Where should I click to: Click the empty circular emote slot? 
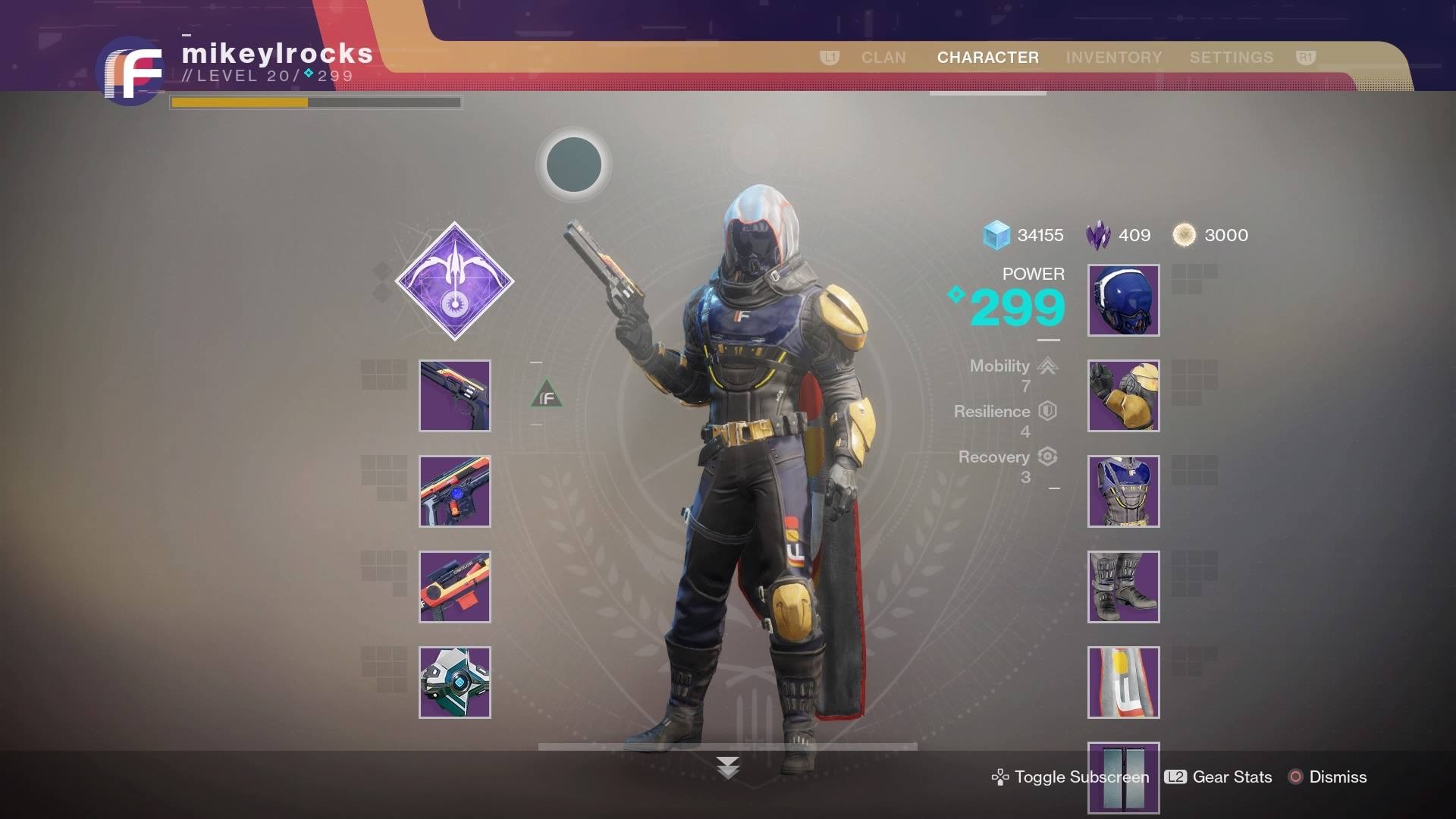574,165
